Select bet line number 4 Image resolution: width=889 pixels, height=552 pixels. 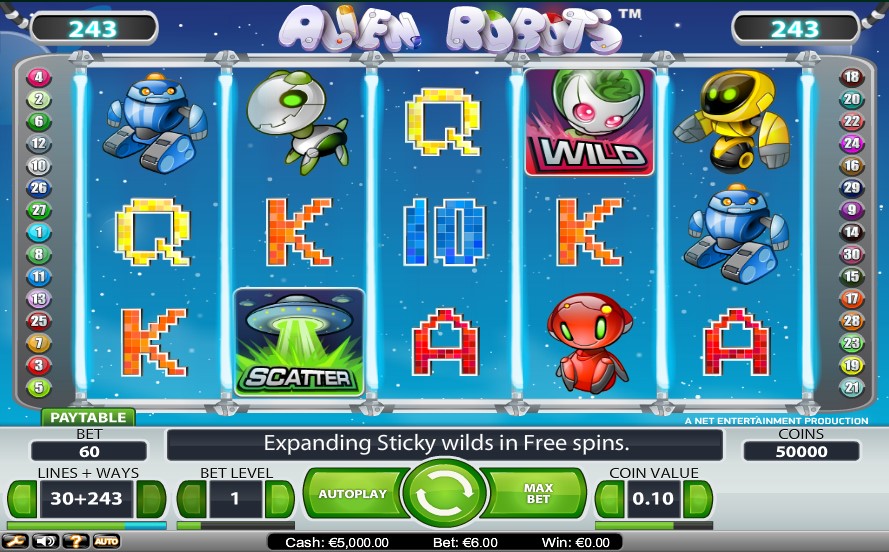click(x=39, y=77)
